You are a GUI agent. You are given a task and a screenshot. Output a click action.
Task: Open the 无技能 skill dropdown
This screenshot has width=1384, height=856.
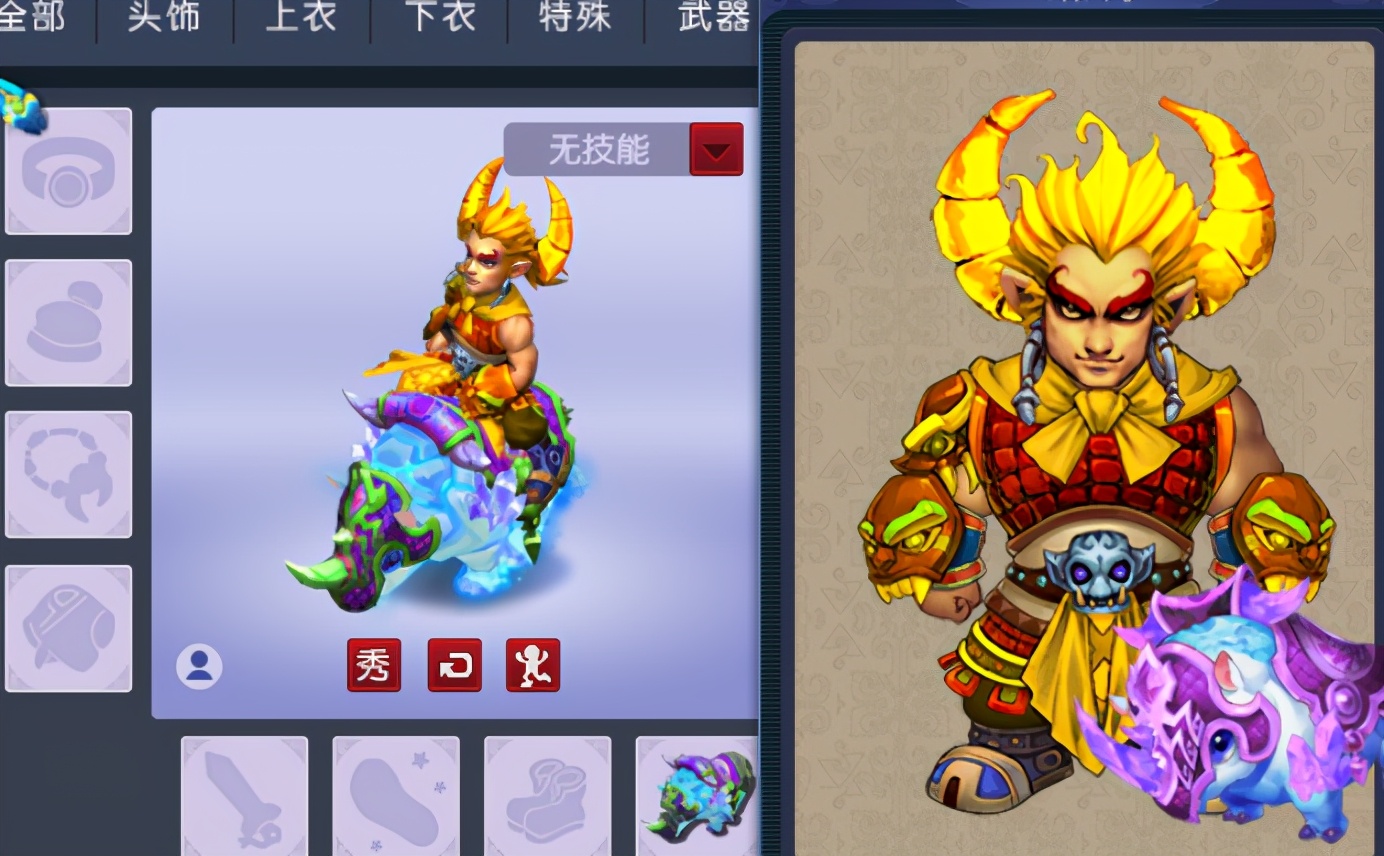600,148
